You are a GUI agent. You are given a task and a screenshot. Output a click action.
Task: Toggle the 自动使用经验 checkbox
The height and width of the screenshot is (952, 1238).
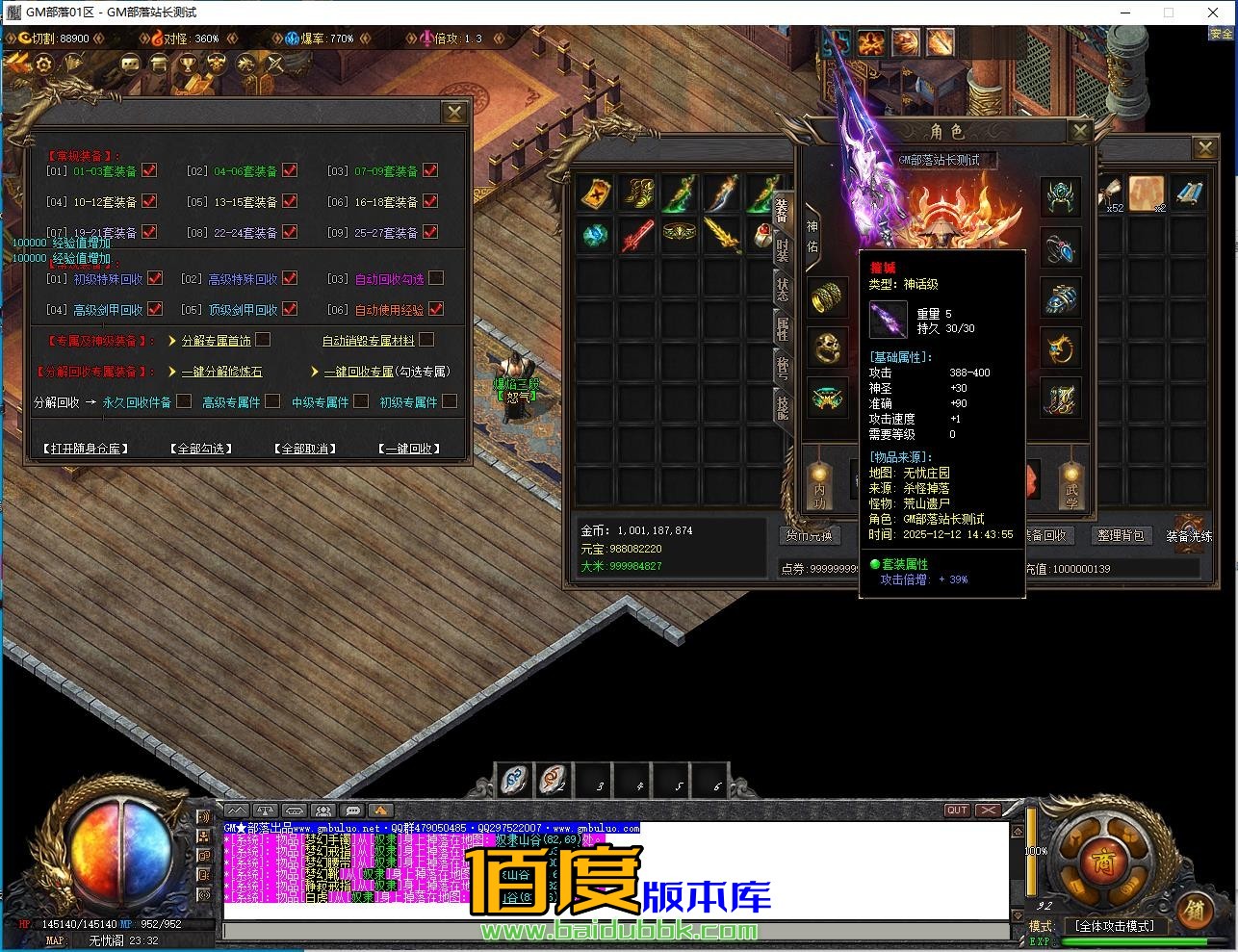pos(436,309)
